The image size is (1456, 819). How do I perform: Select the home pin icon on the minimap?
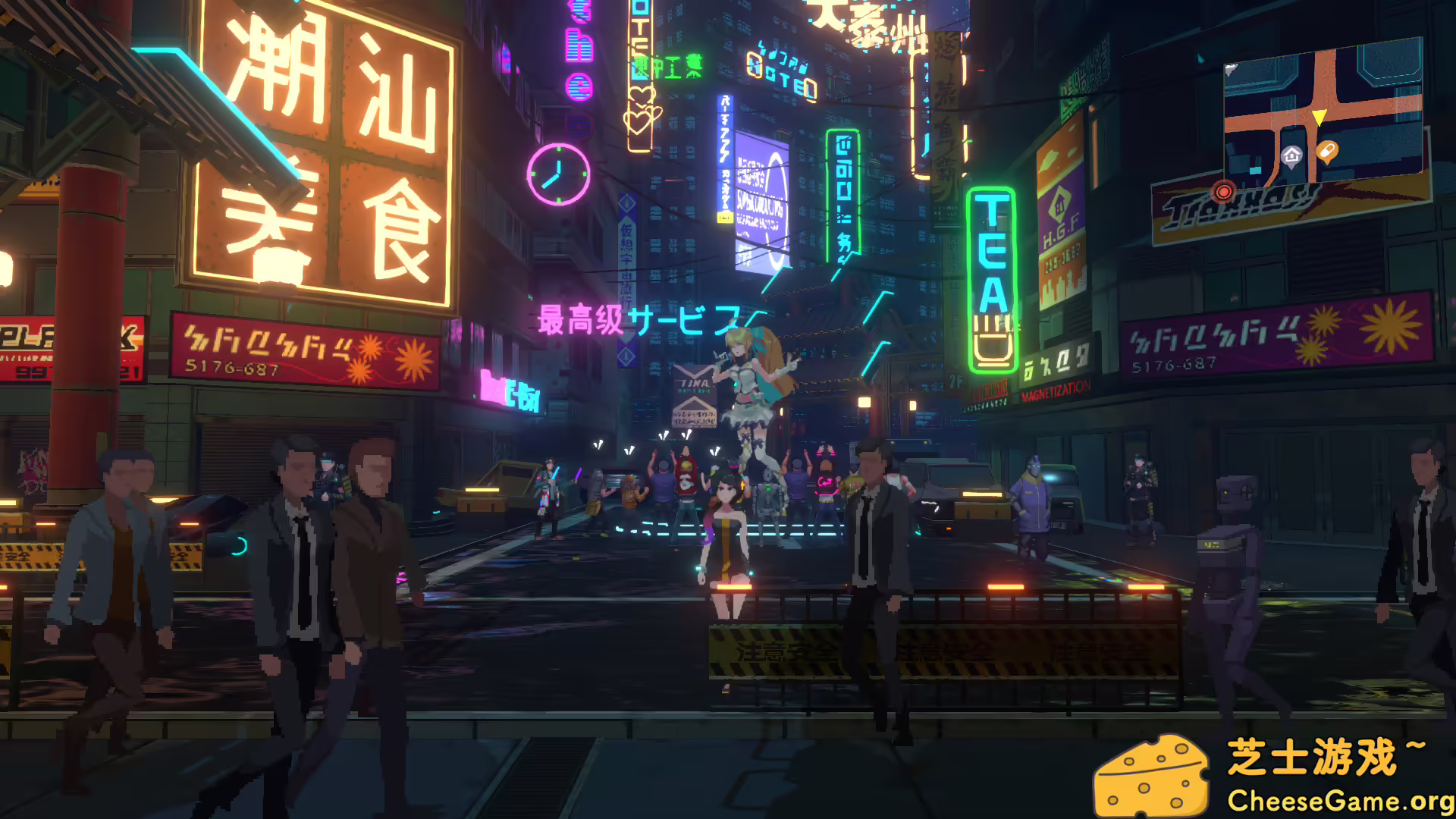pyautogui.click(x=1291, y=155)
